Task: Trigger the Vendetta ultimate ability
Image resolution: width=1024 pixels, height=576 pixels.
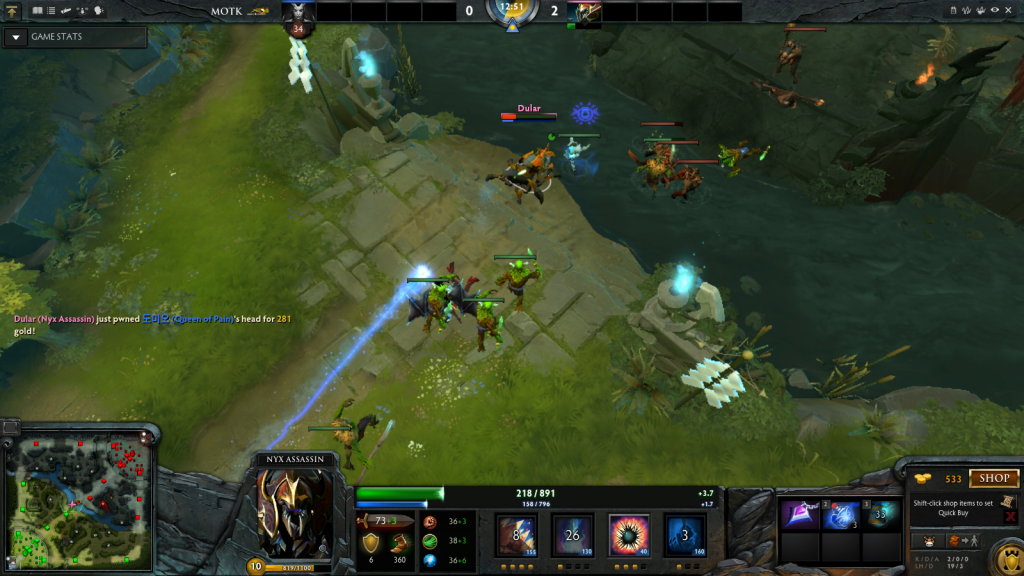Action: tap(685, 535)
